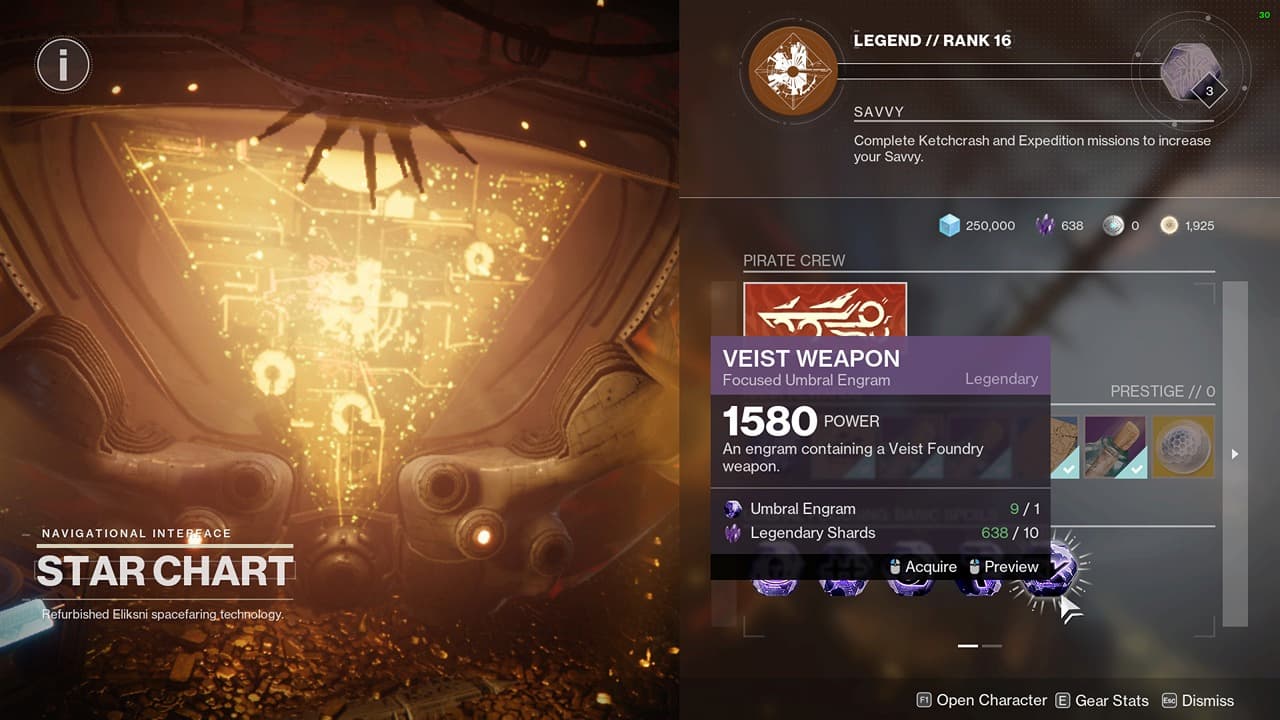
Task: Switch to the first engram page dot
Action: (967, 646)
